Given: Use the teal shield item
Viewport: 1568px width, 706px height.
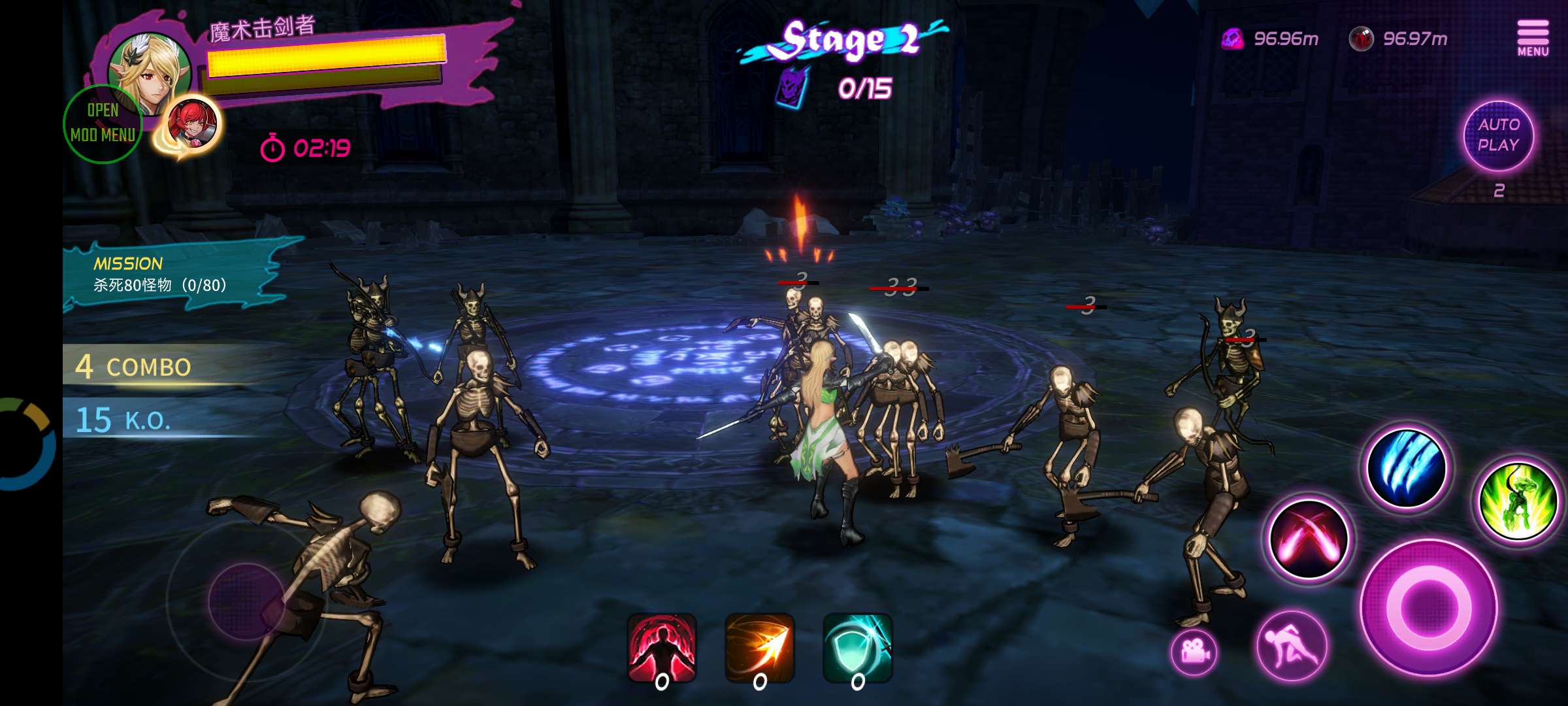Looking at the screenshot, I should click(x=858, y=648).
